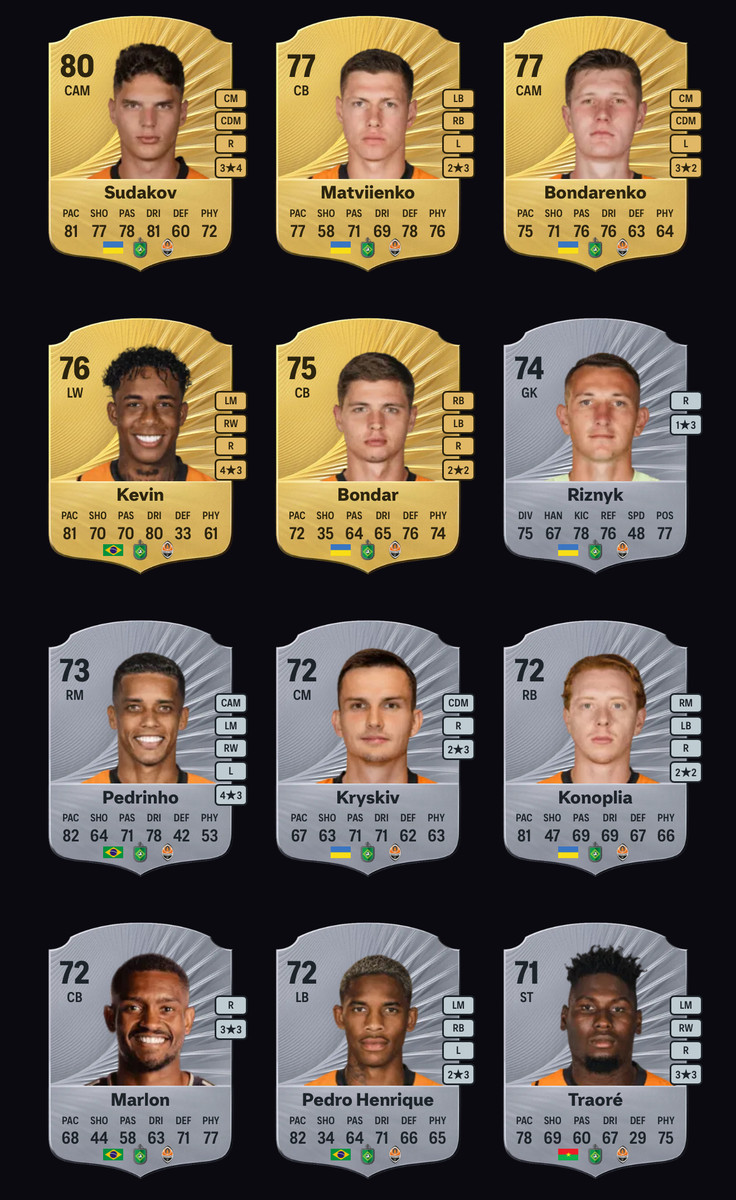The width and height of the screenshot is (736, 1200).
Task: Open the Kryskiv player card
Action: (367, 749)
